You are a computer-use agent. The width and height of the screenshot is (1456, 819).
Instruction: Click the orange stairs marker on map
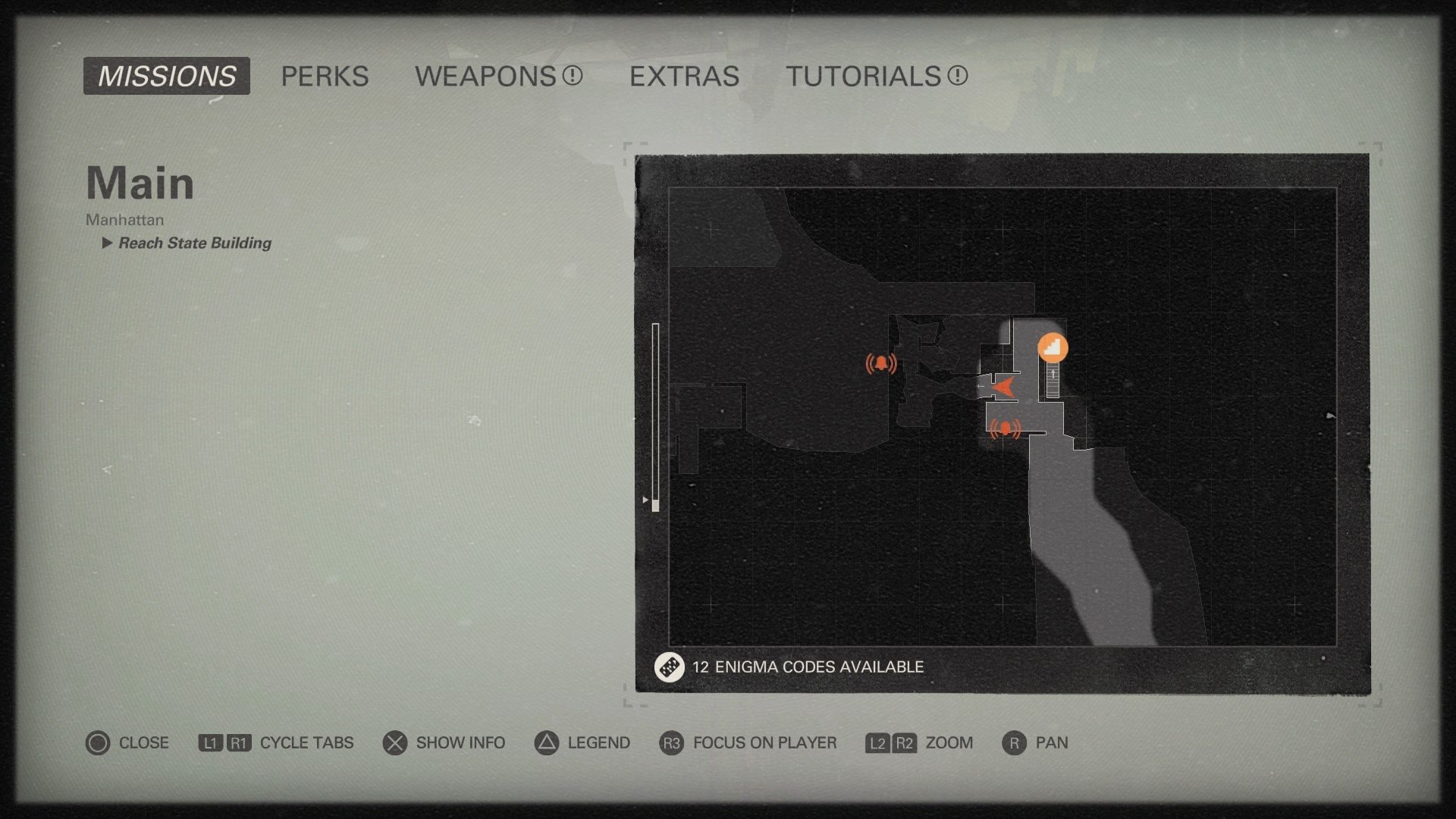1053,348
